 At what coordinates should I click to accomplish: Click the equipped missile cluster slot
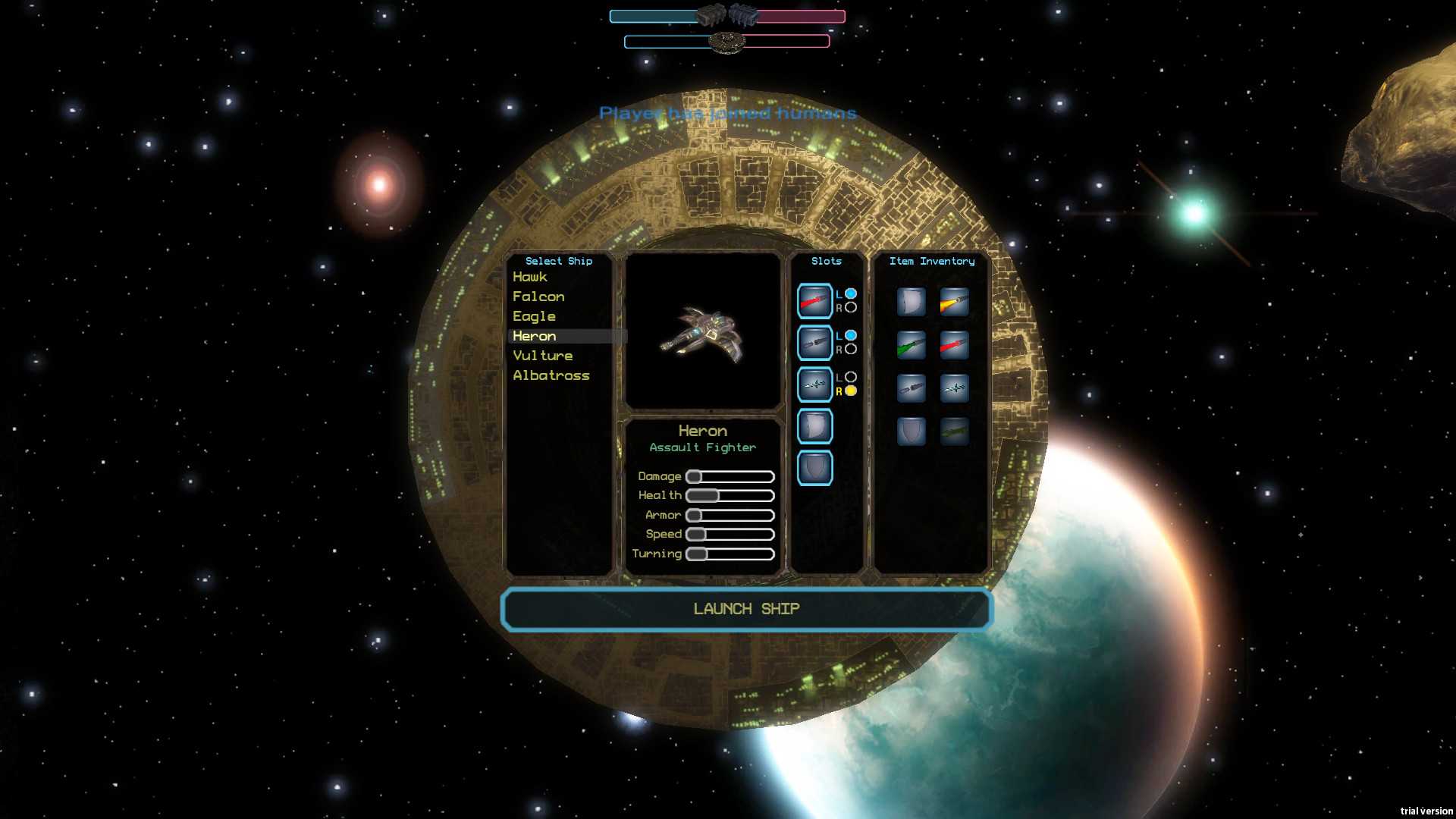pos(814,384)
